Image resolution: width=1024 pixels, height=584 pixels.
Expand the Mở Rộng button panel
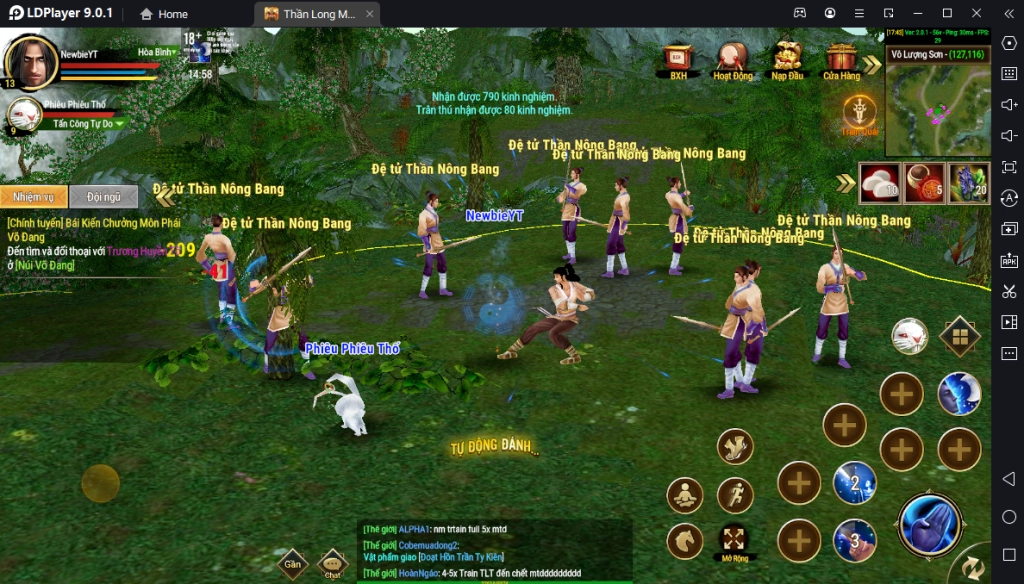735,541
